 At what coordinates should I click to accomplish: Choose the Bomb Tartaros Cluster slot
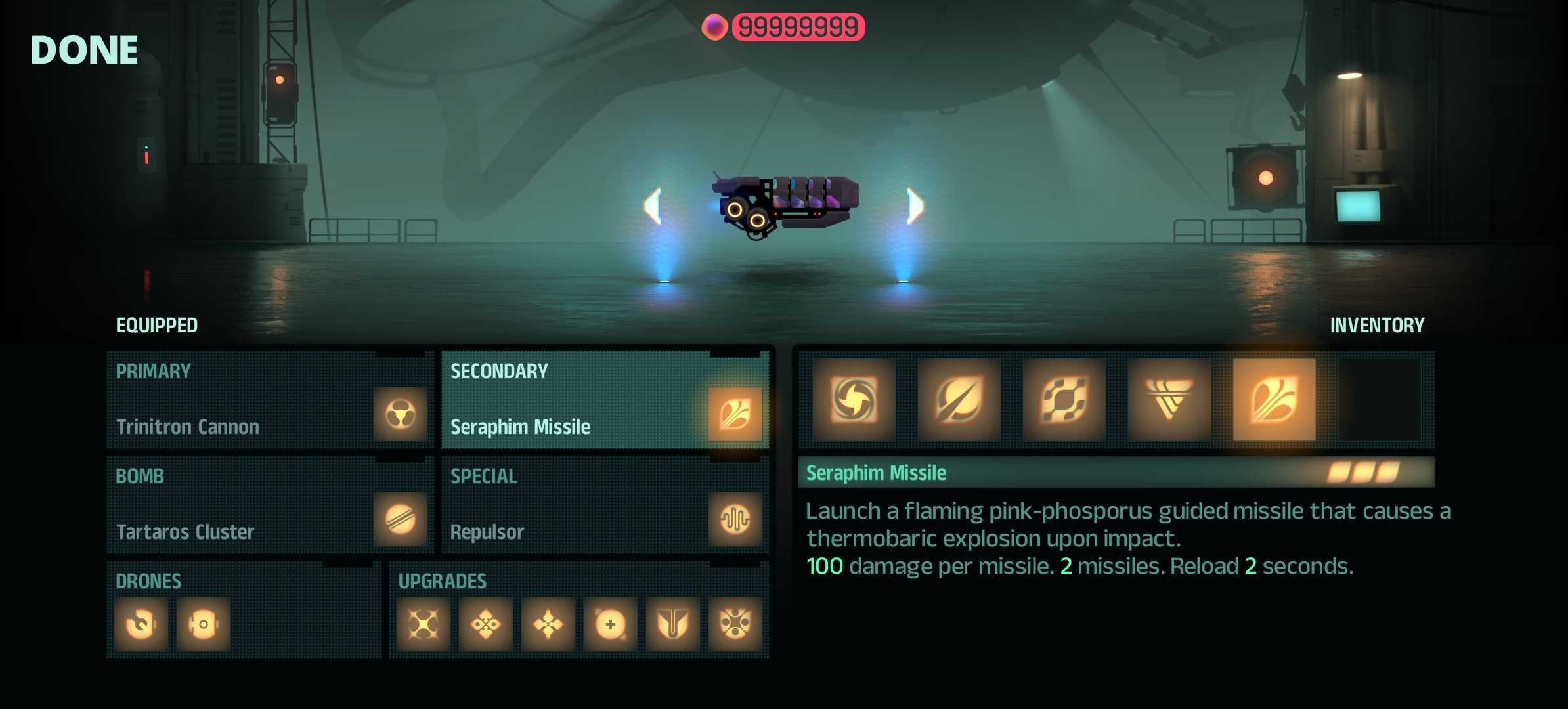(269, 505)
